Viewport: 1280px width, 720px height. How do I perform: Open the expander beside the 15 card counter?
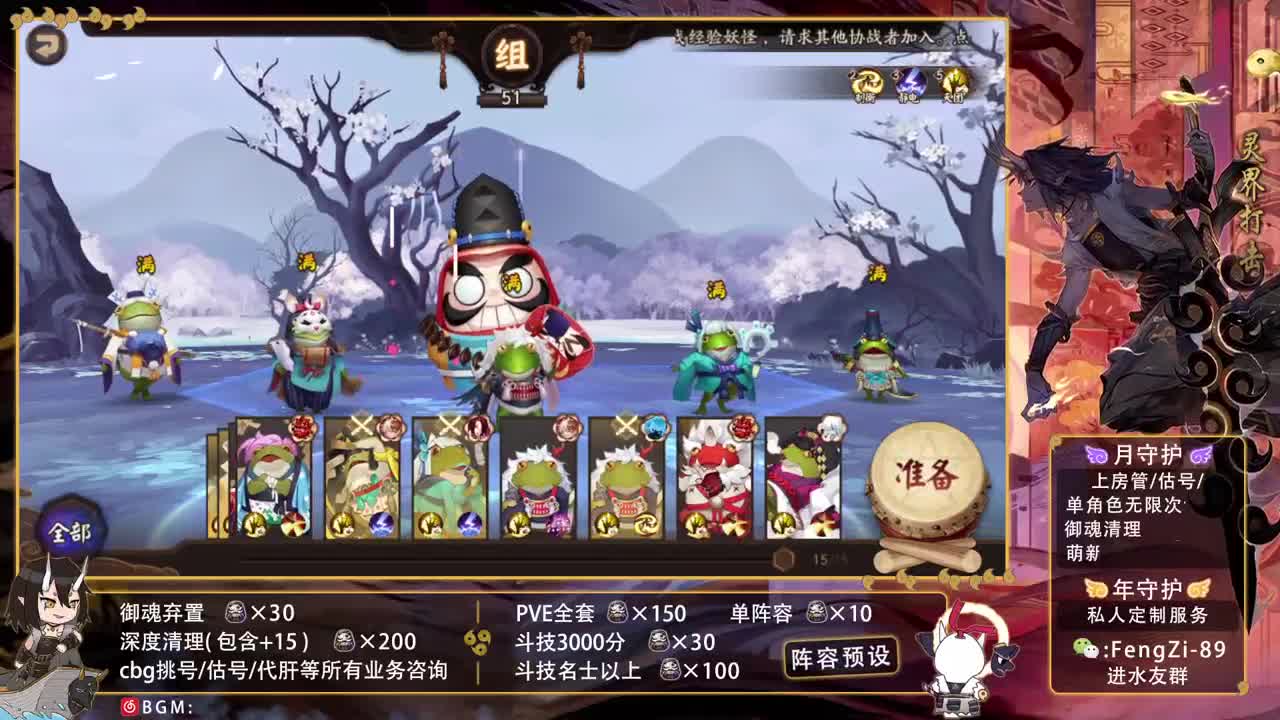[x=782, y=560]
